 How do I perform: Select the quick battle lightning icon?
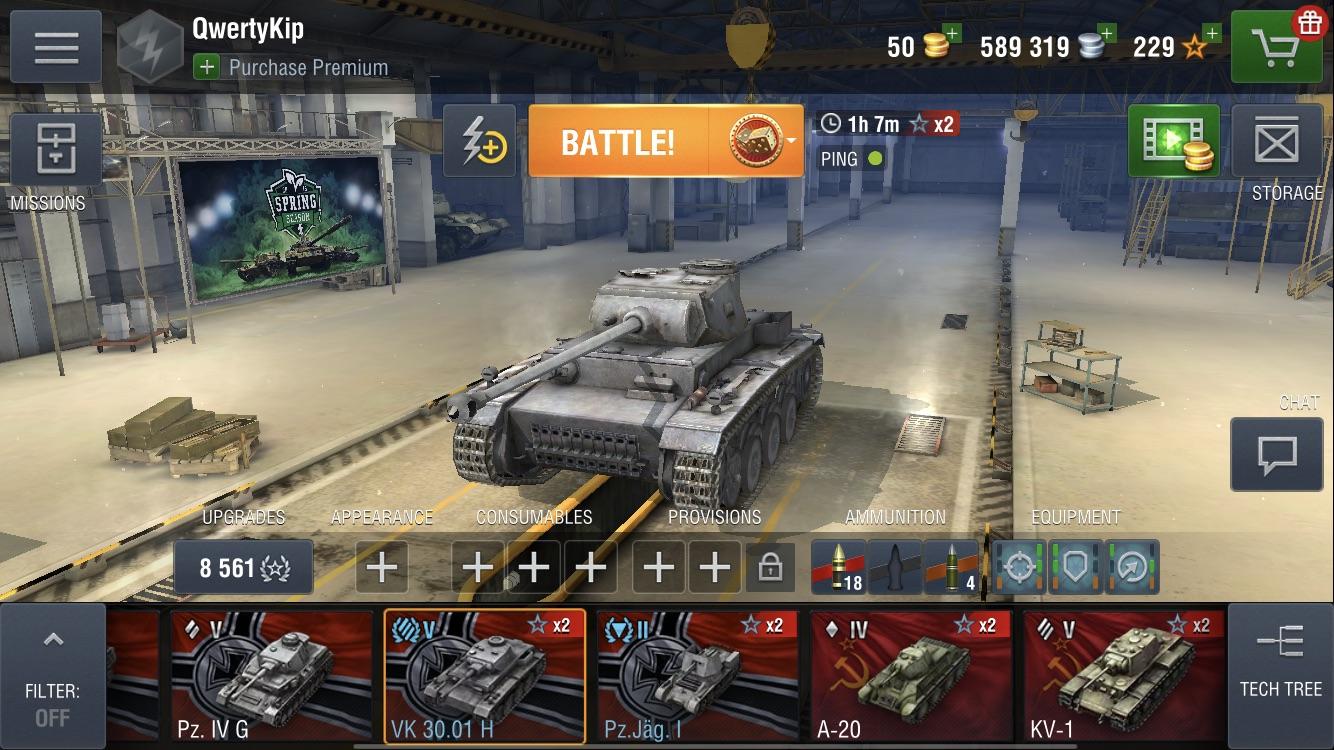(478, 140)
